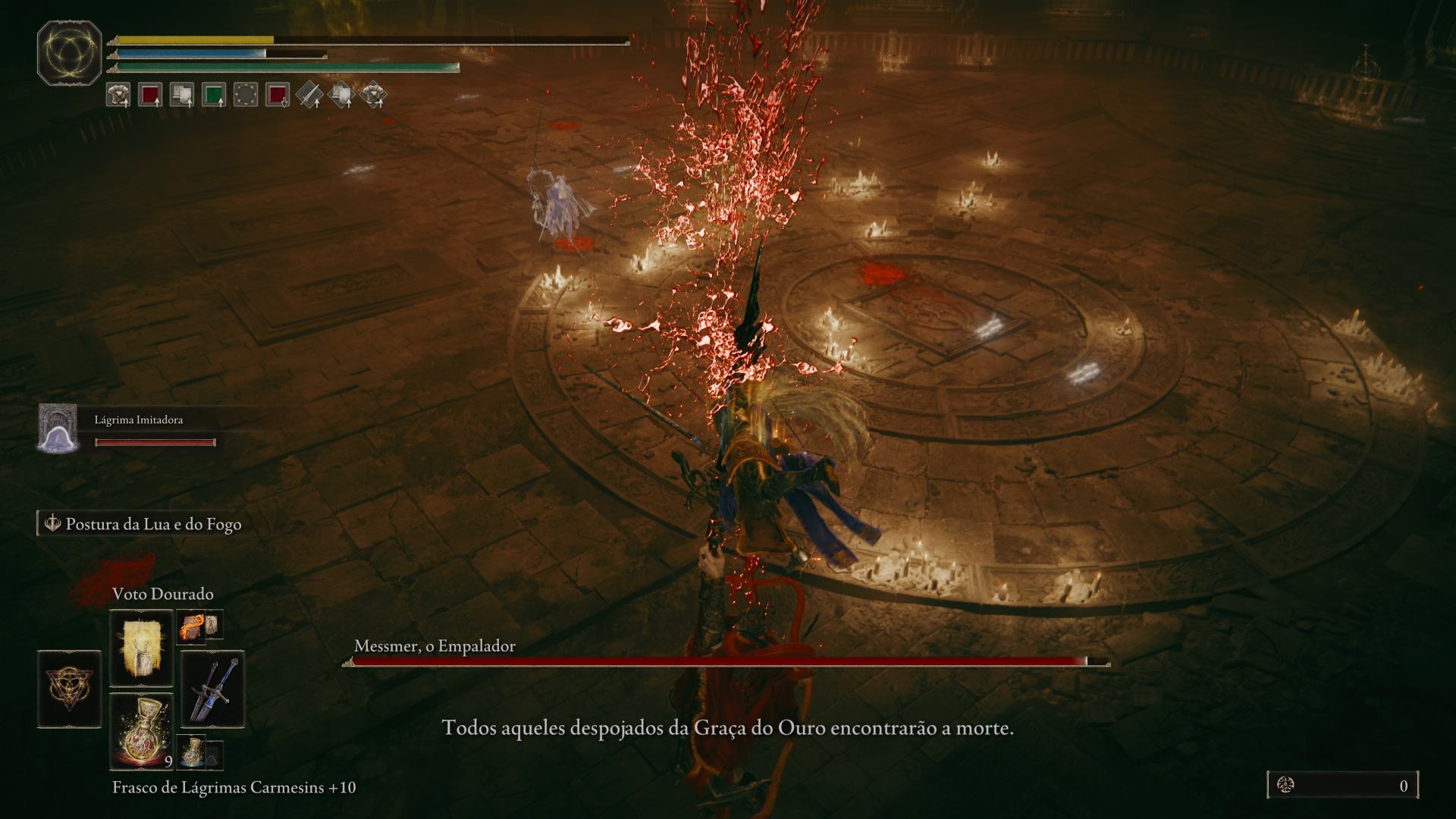Image resolution: width=1456 pixels, height=819 pixels.
Task: Inspect the dark circular seal status icon
Action: click(x=245, y=95)
